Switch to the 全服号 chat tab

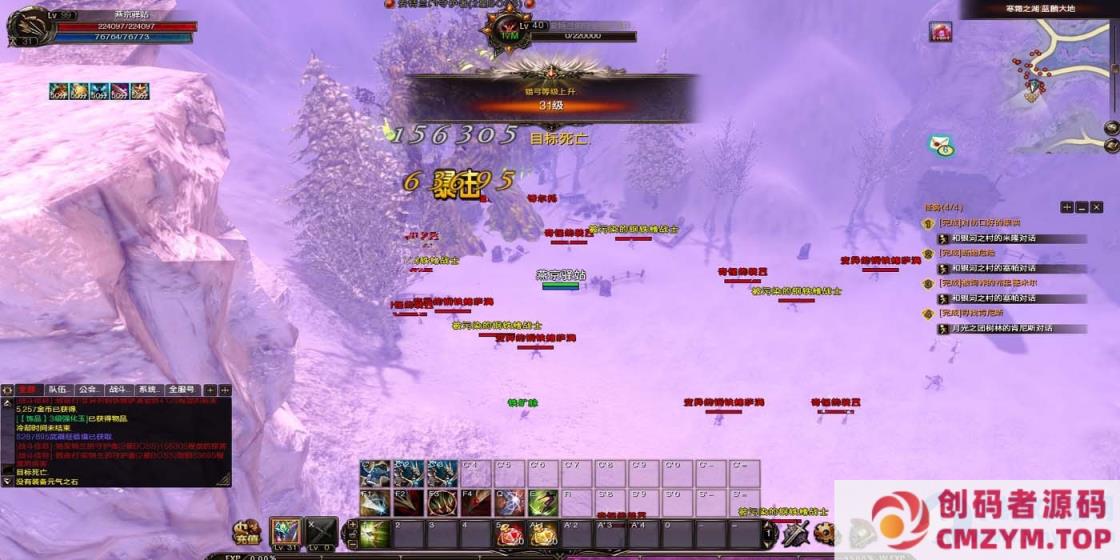(182, 390)
